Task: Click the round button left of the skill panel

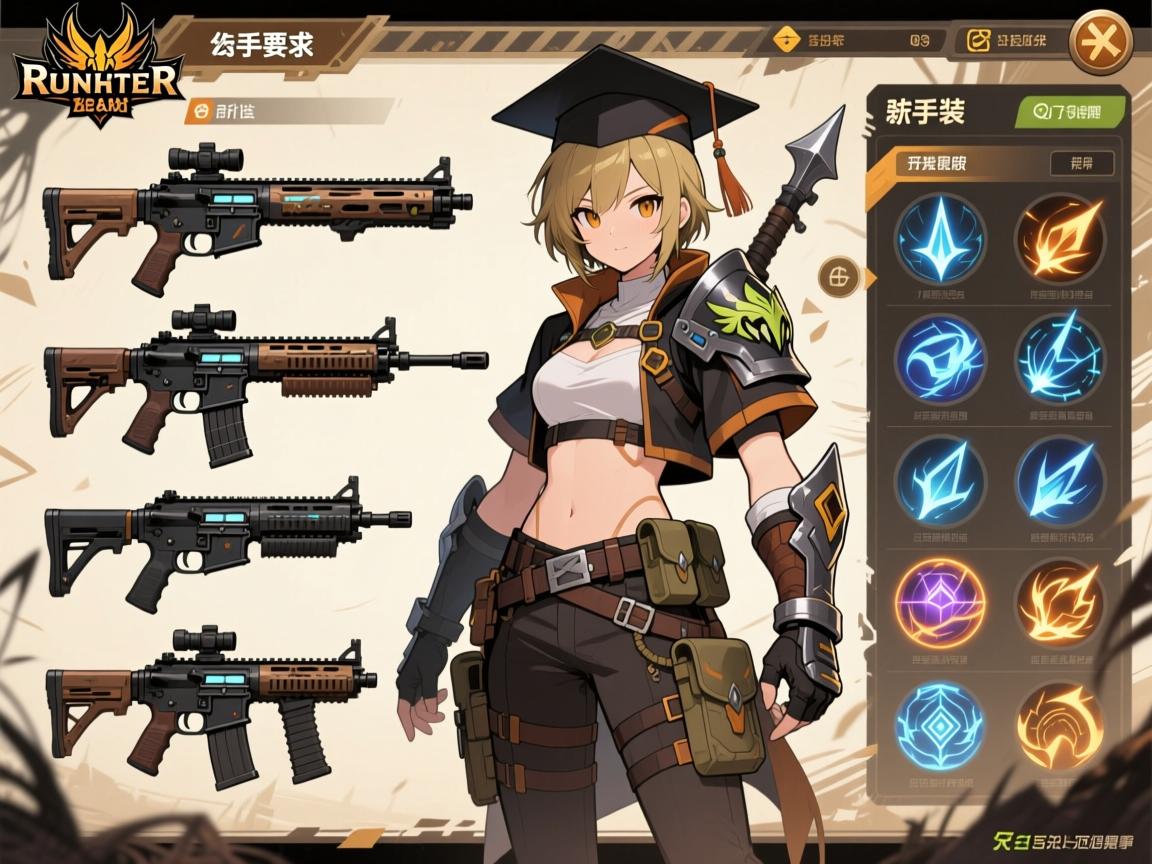Action: 838,277
